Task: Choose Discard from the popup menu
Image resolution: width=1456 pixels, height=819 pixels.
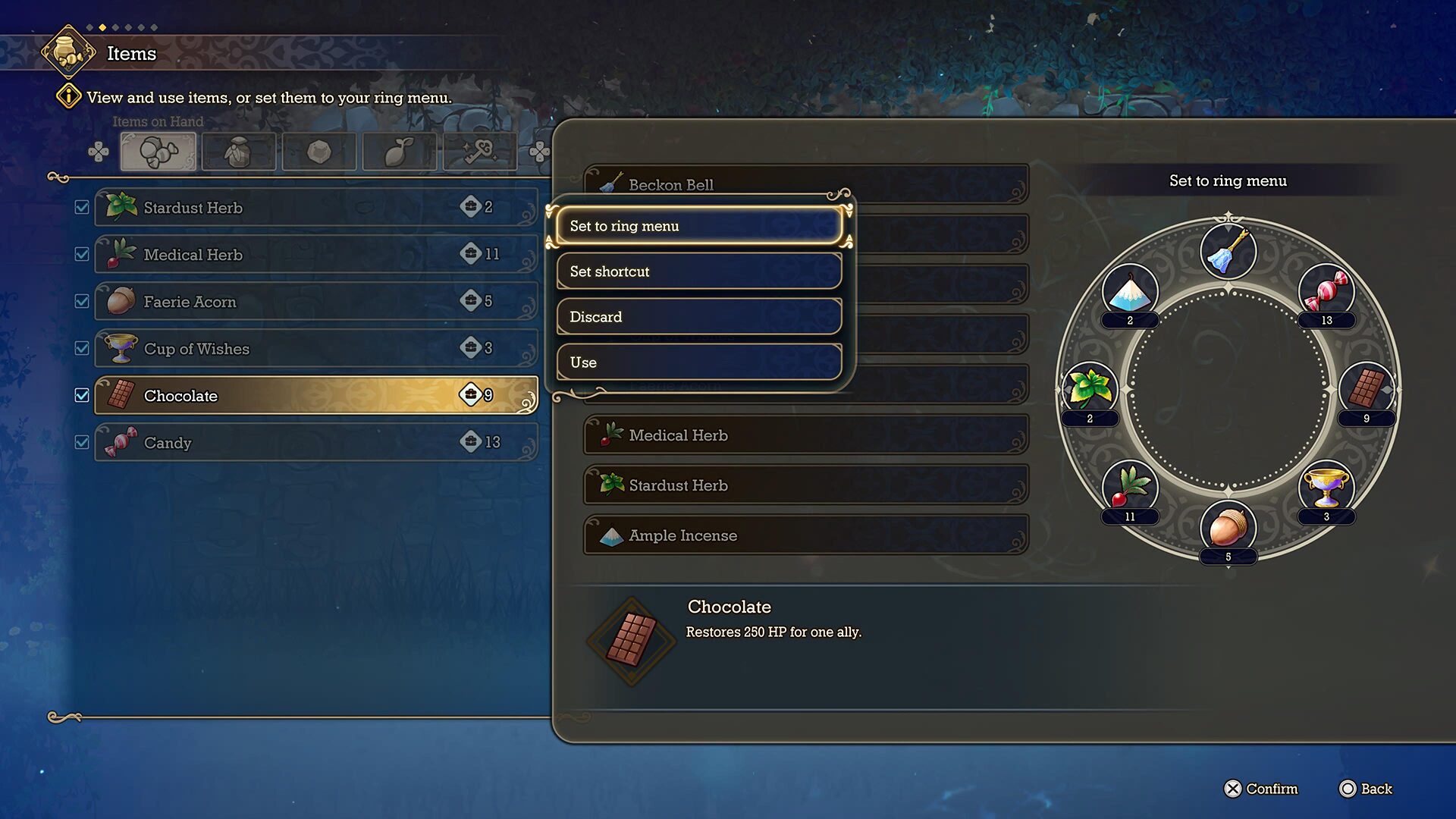Action: 698,317
